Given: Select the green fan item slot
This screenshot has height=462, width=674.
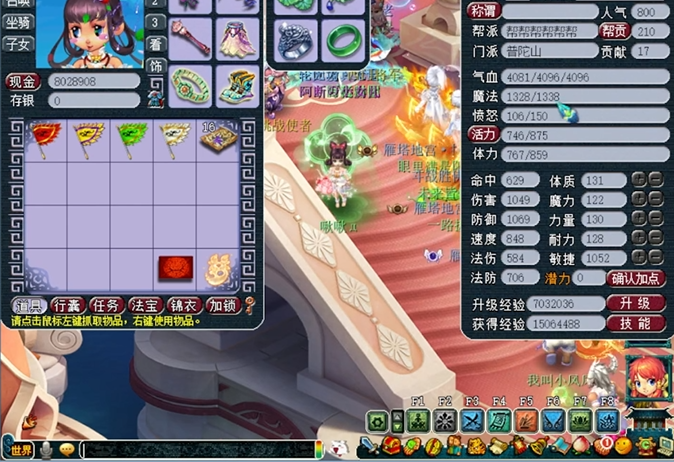Looking at the screenshot, I should coord(131,136).
